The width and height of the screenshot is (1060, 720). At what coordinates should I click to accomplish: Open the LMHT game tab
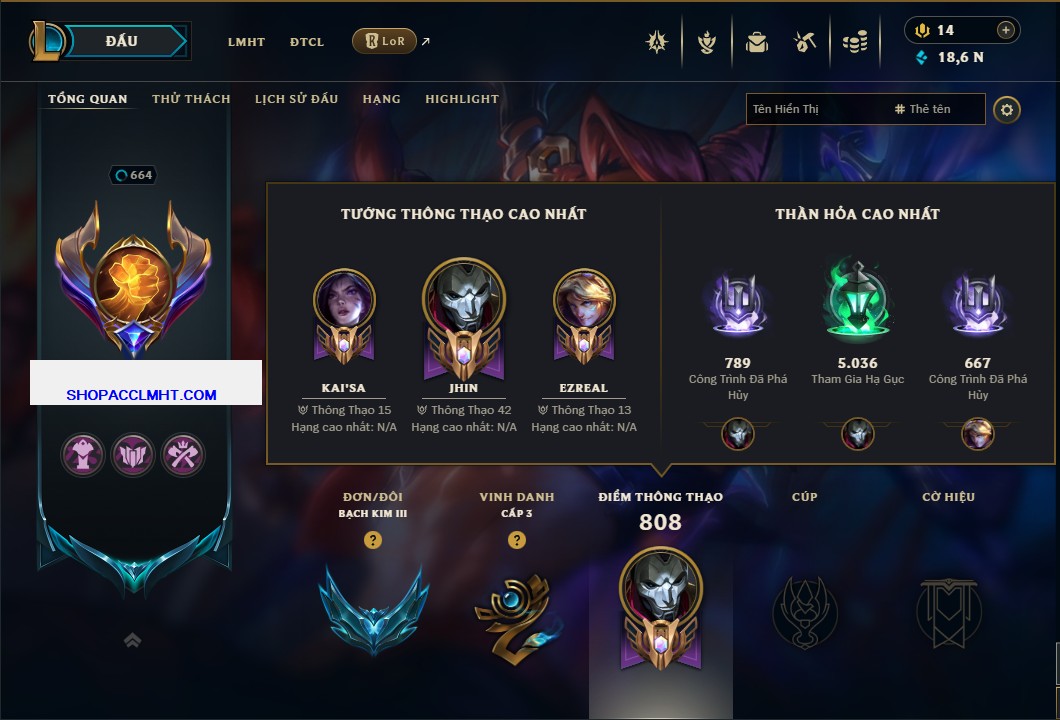[246, 42]
